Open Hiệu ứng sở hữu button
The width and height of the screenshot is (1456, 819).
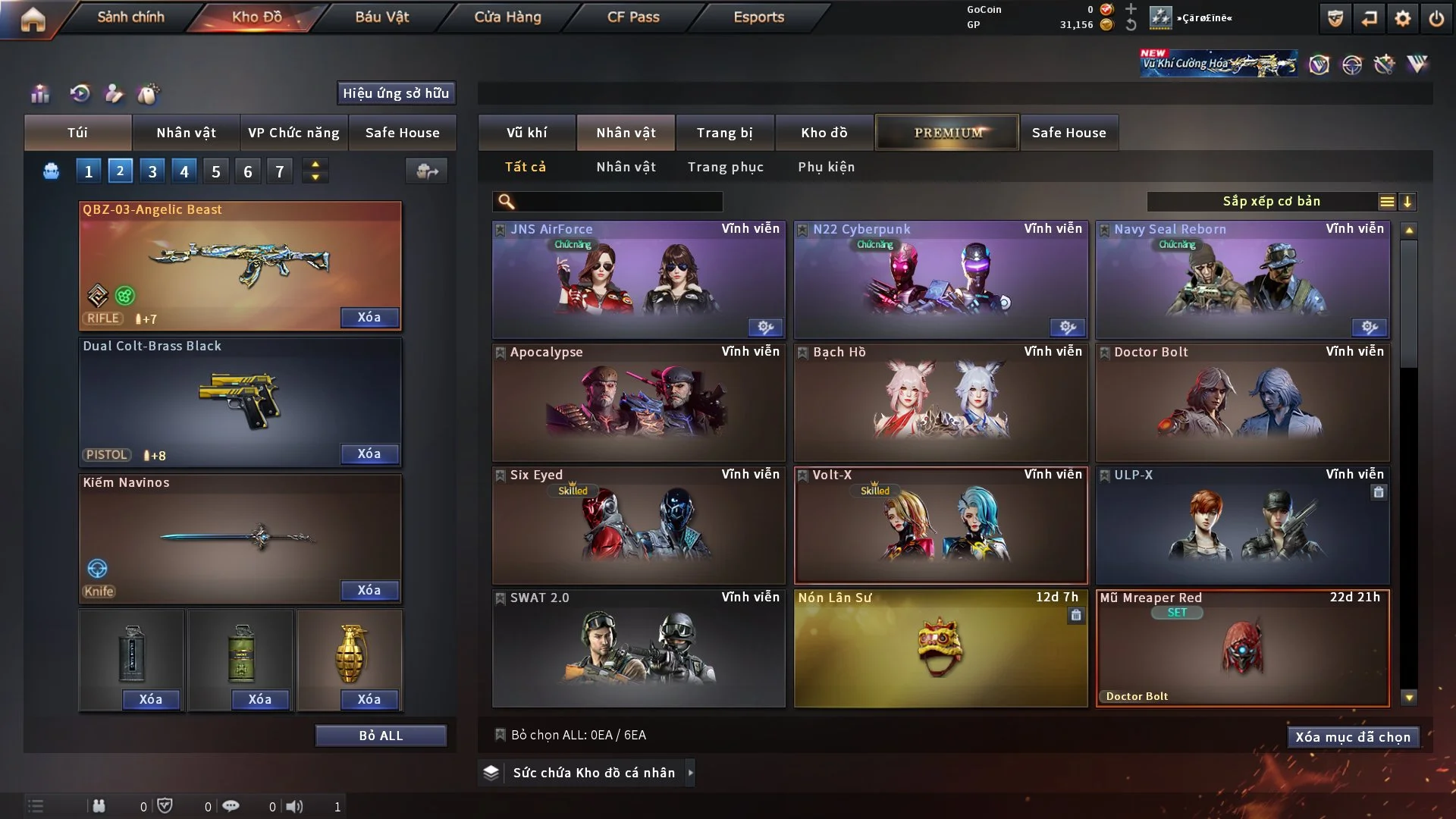(x=396, y=93)
